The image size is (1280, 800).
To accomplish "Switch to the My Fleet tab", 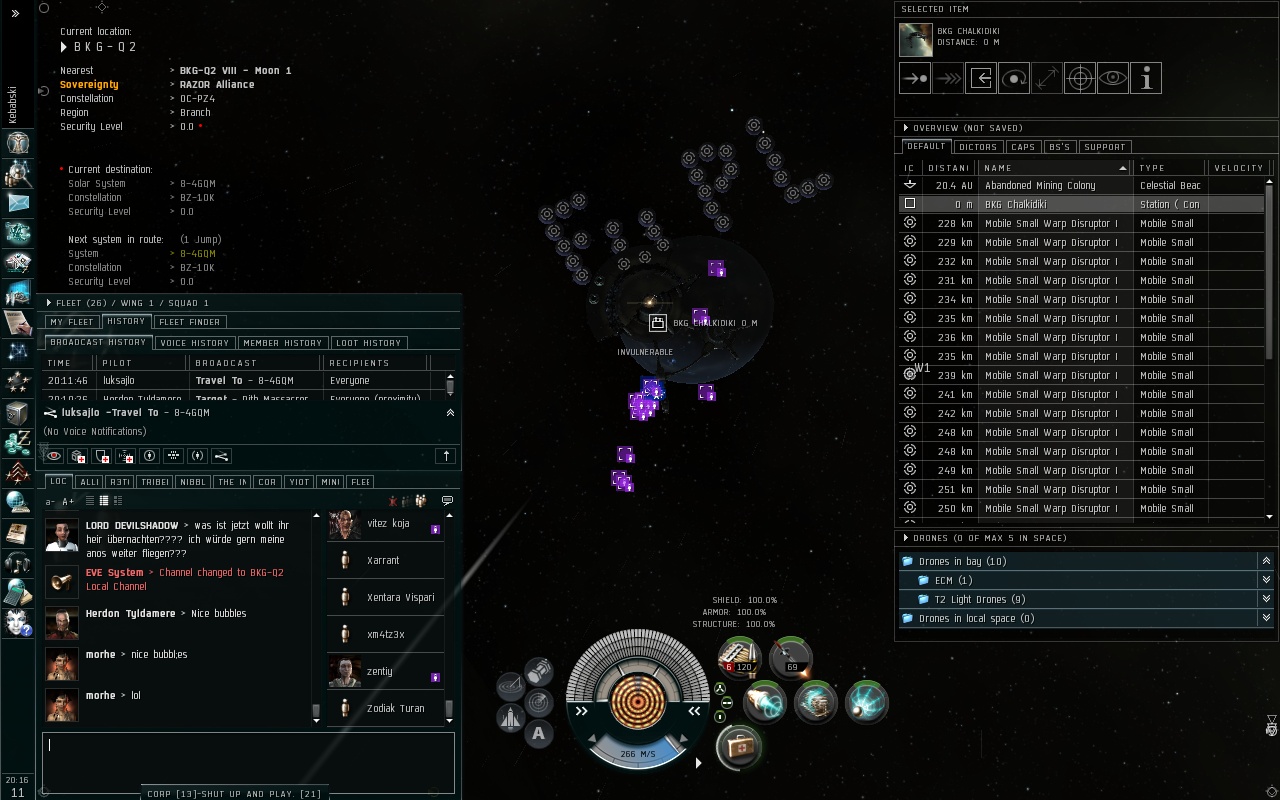I will (x=72, y=322).
